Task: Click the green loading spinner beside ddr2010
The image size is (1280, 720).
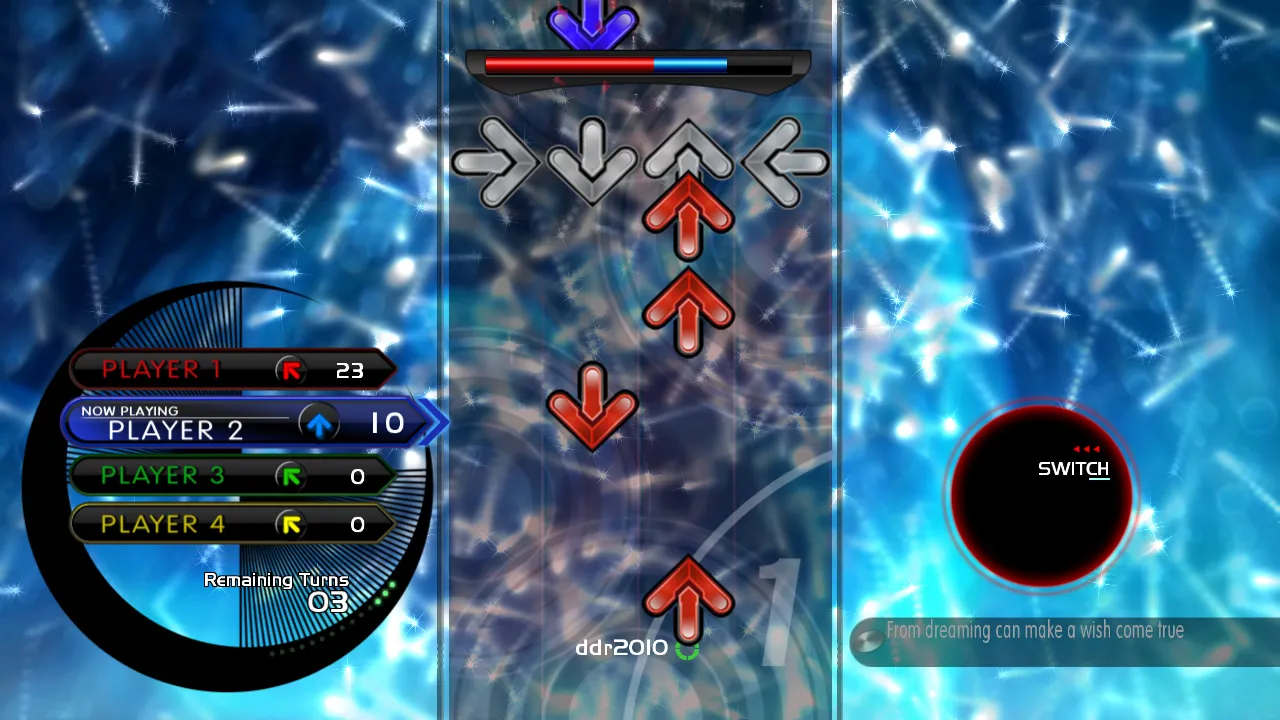Action: click(688, 649)
